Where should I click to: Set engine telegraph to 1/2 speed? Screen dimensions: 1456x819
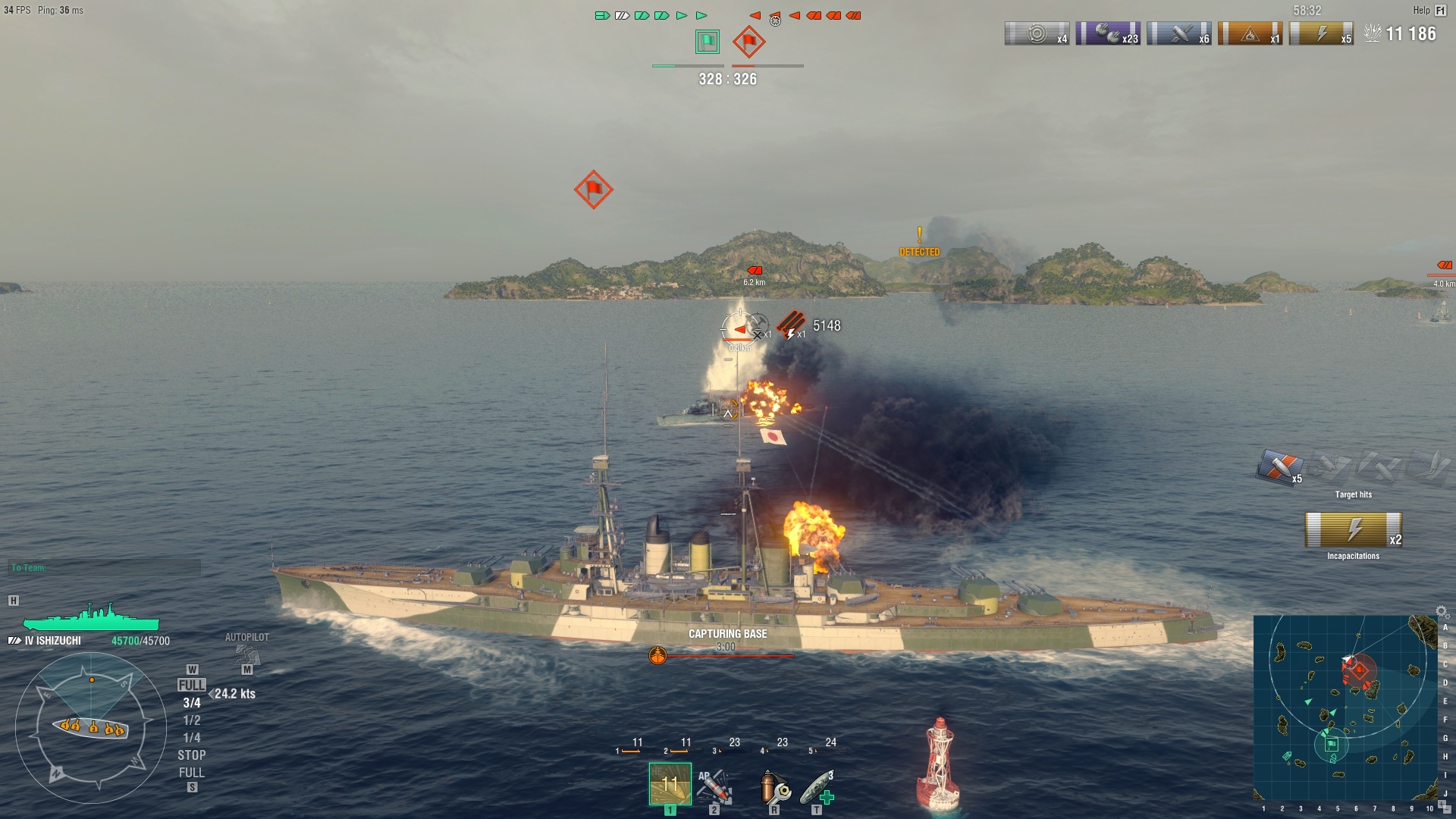click(192, 720)
